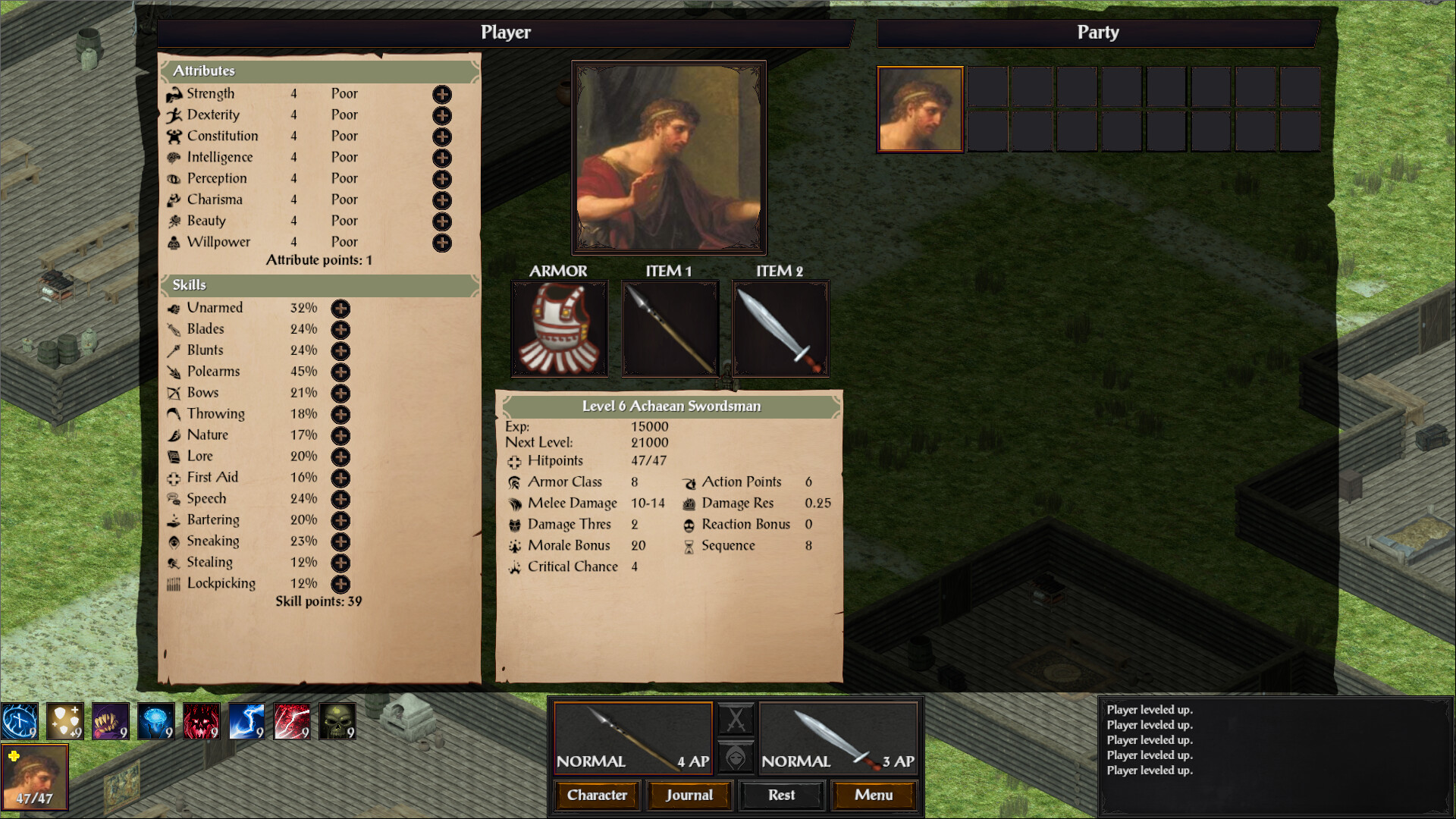The height and width of the screenshot is (819, 1456).
Task: Select the spear in the ITEM 1 slot
Action: pos(670,328)
